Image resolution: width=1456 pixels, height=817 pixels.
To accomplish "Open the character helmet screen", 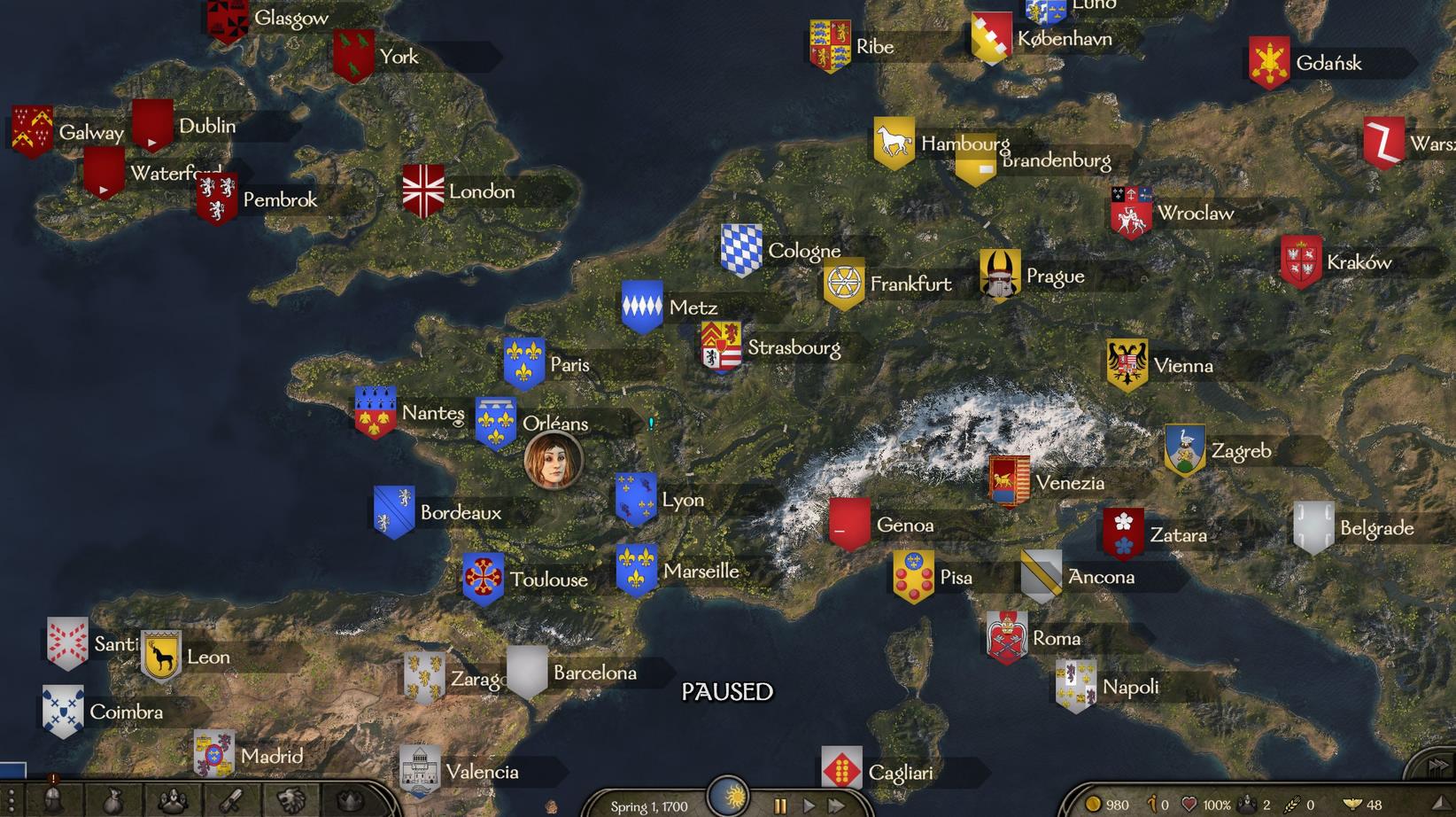I will pos(52,801).
